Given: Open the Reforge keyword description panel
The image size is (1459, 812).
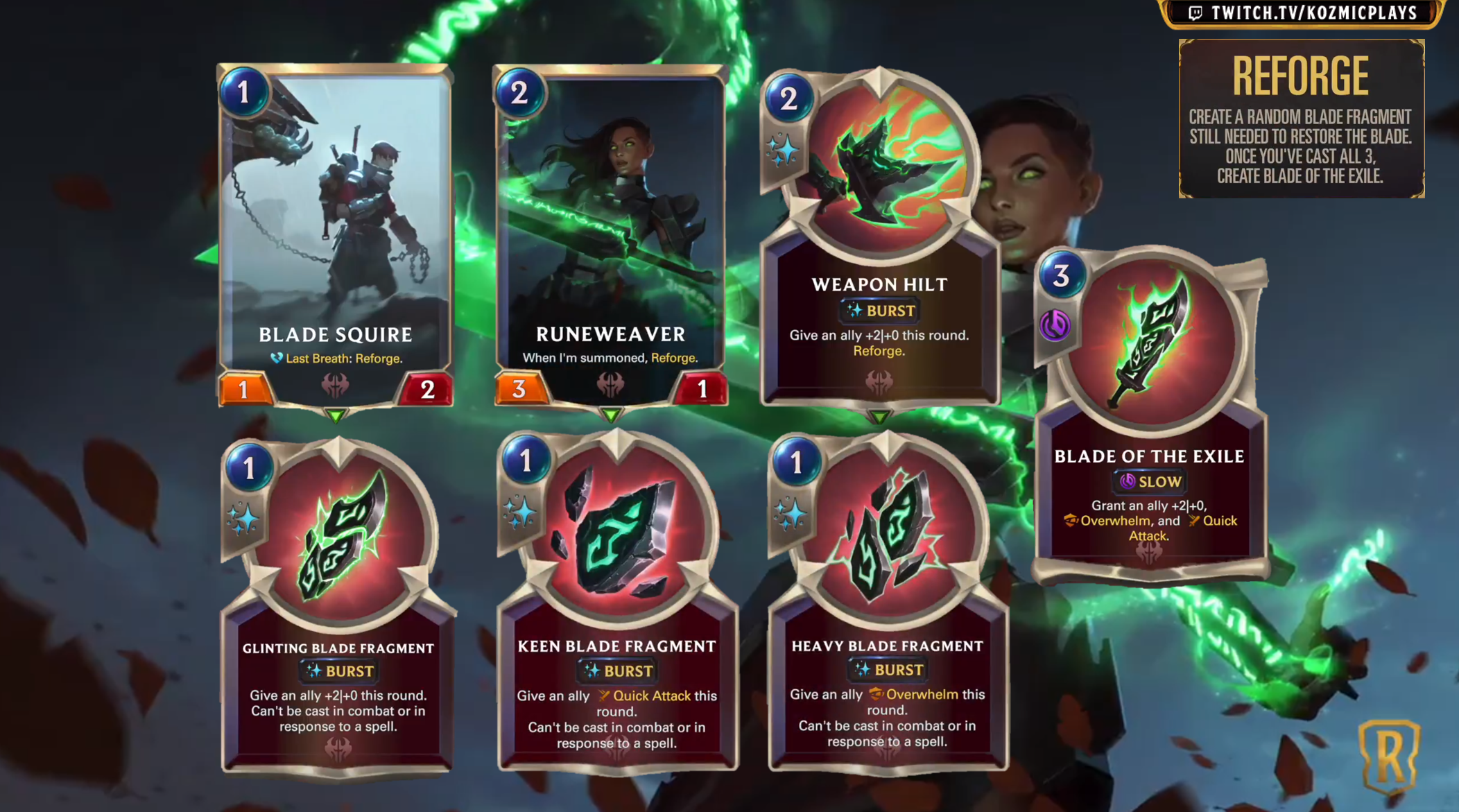Looking at the screenshot, I should pos(1301,119).
